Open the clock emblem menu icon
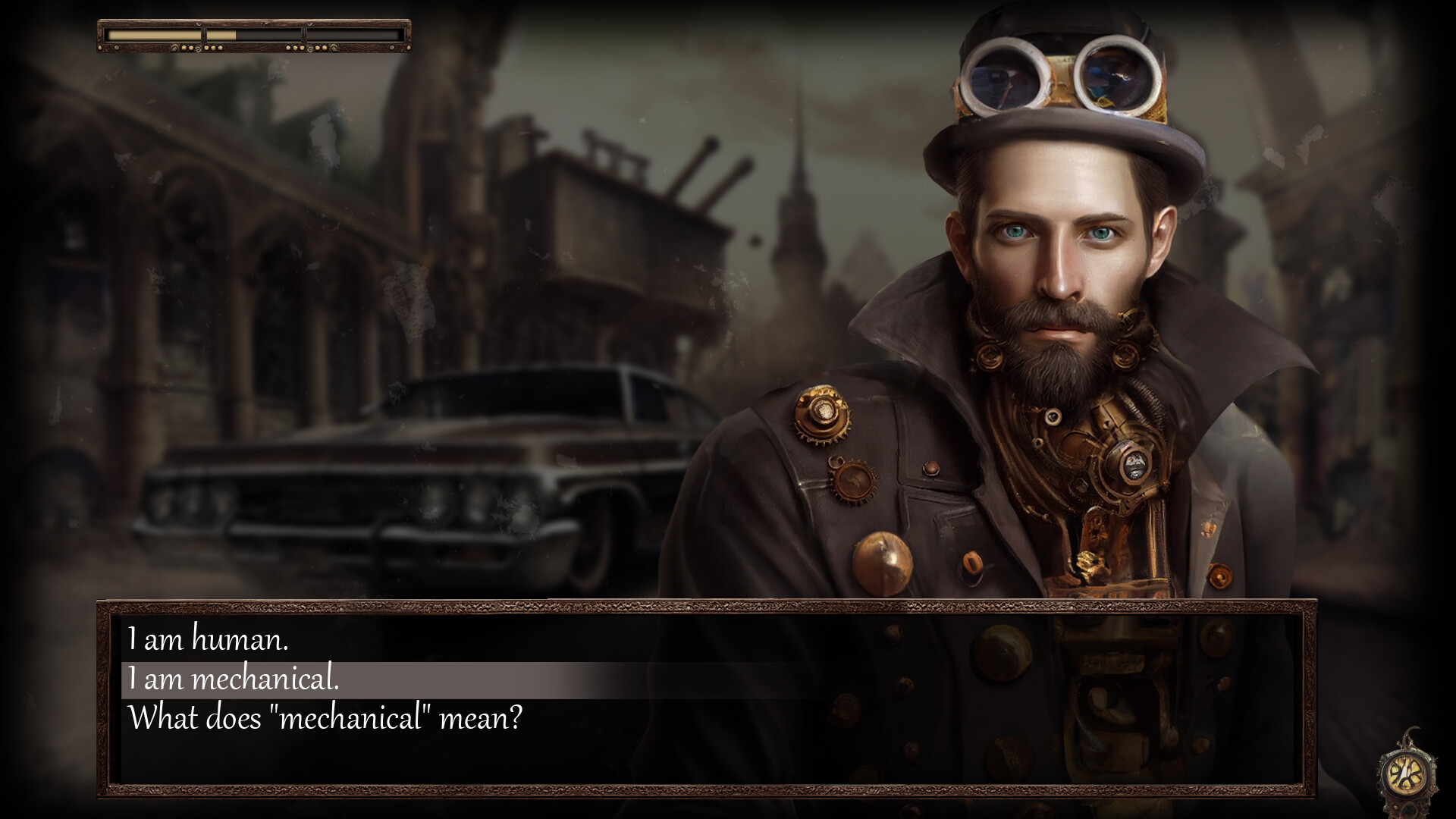Viewport: 1456px width, 819px height. pos(1405,773)
